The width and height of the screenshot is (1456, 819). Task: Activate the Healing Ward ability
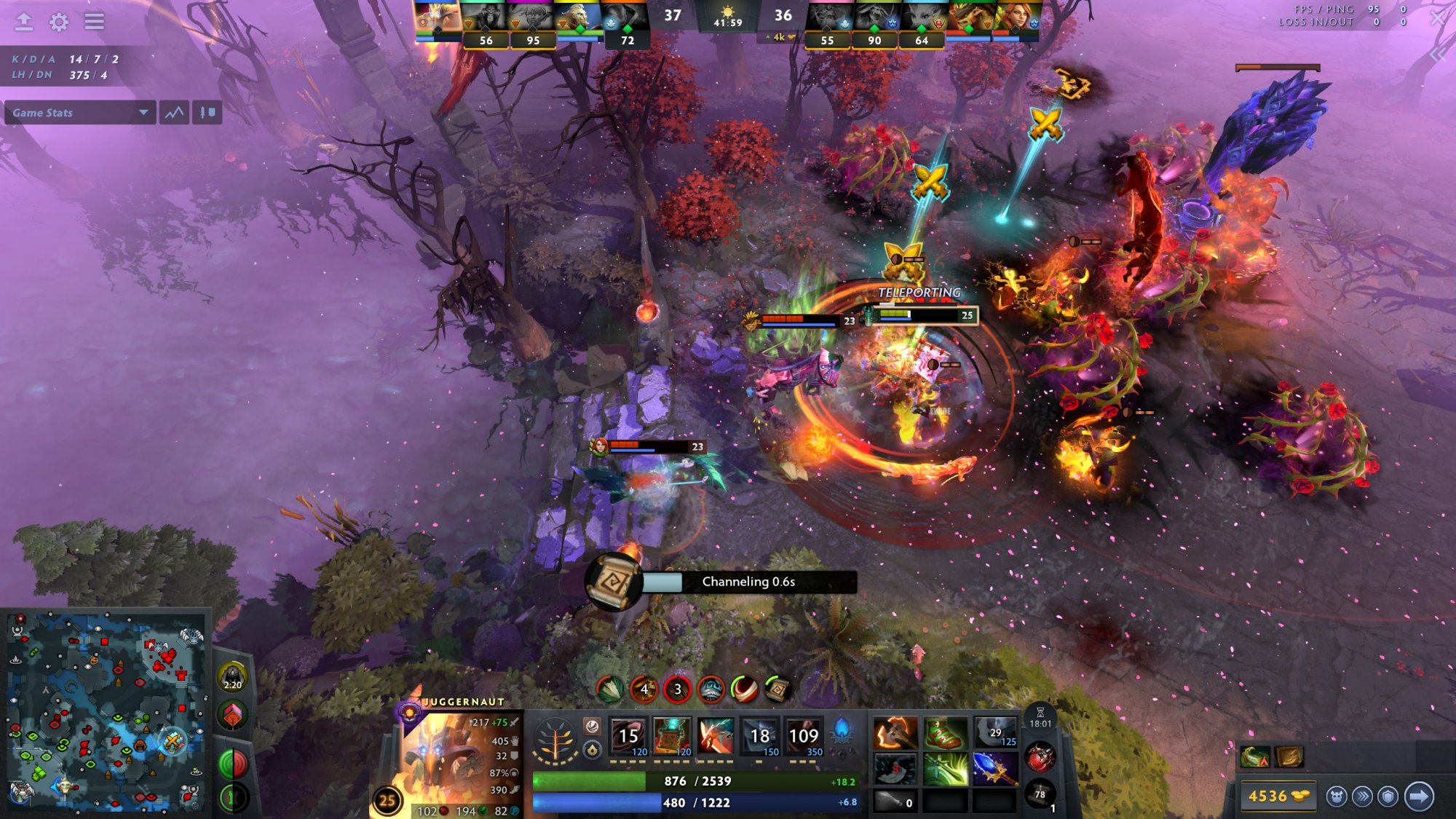[x=671, y=737]
